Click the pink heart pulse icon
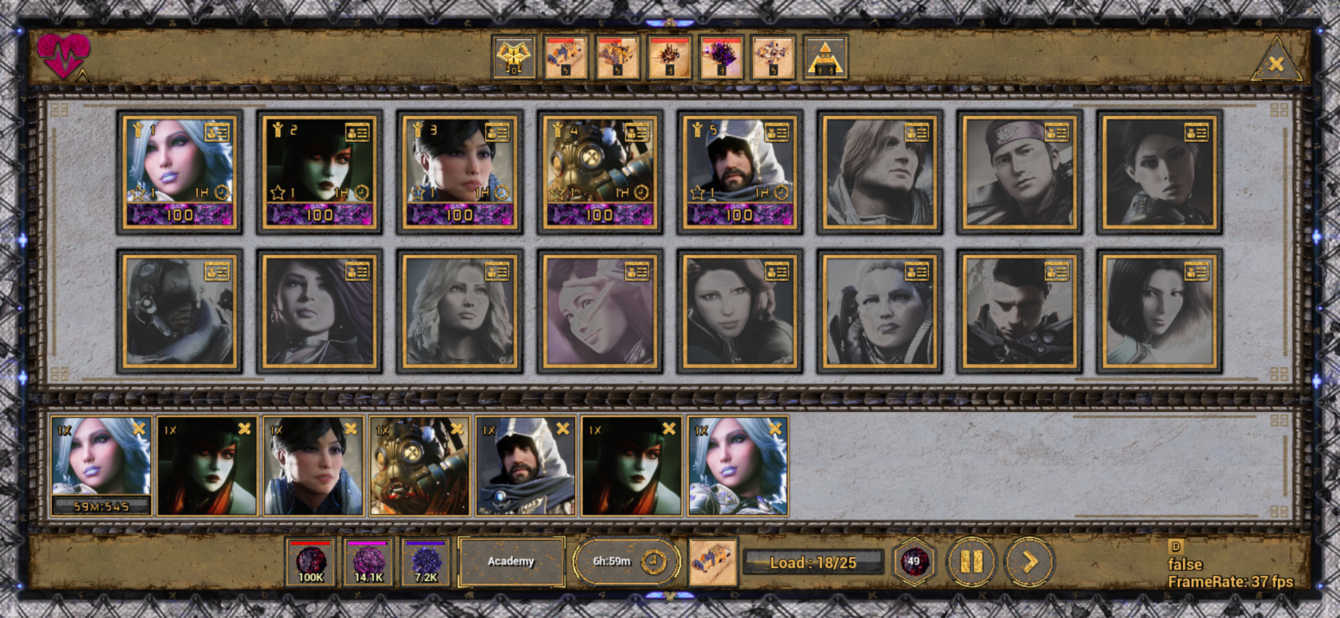Viewport: 1340px width, 618px height. click(x=63, y=56)
